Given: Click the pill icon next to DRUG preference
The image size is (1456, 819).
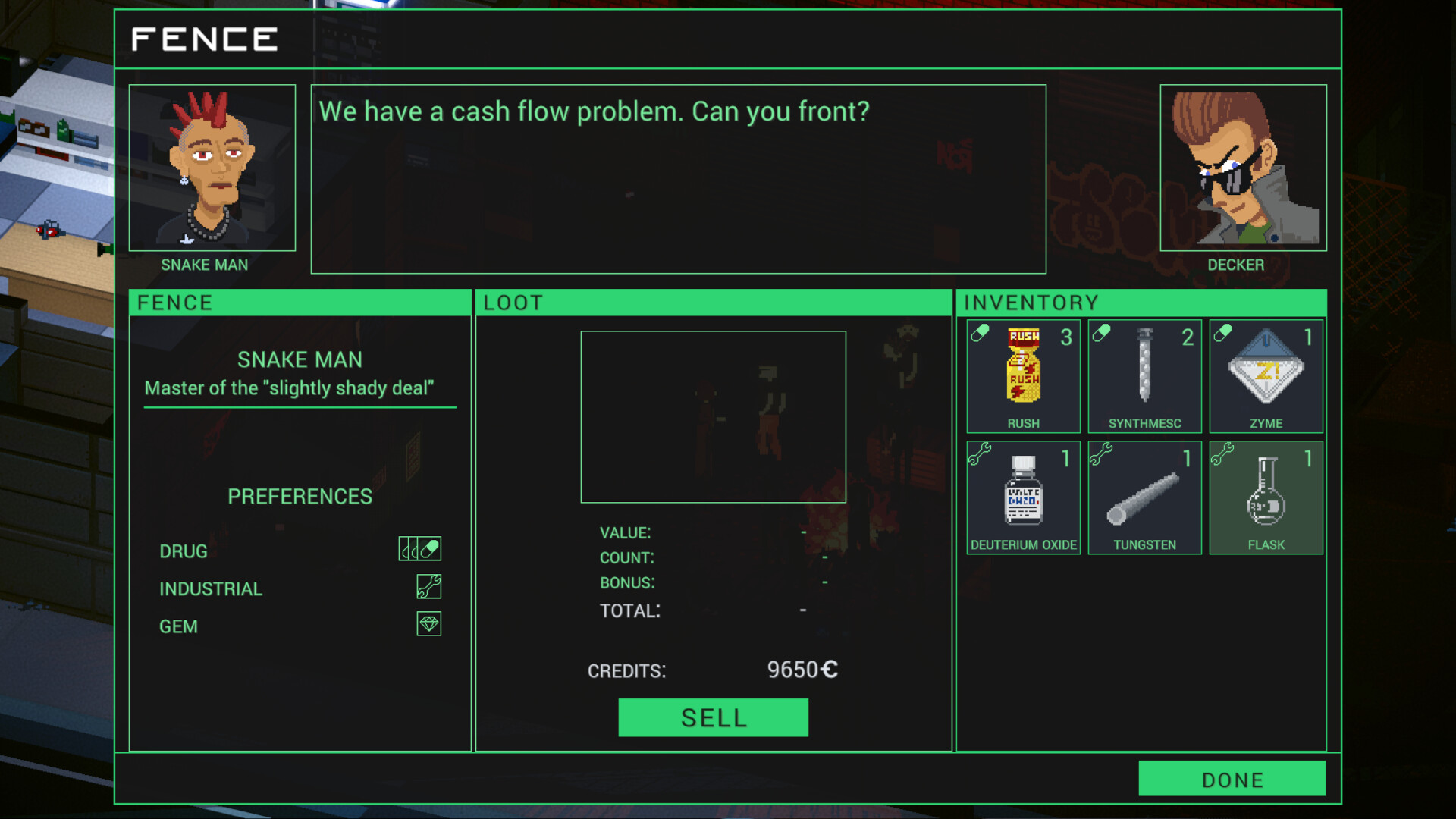Looking at the screenshot, I should [x=419, y=548].
